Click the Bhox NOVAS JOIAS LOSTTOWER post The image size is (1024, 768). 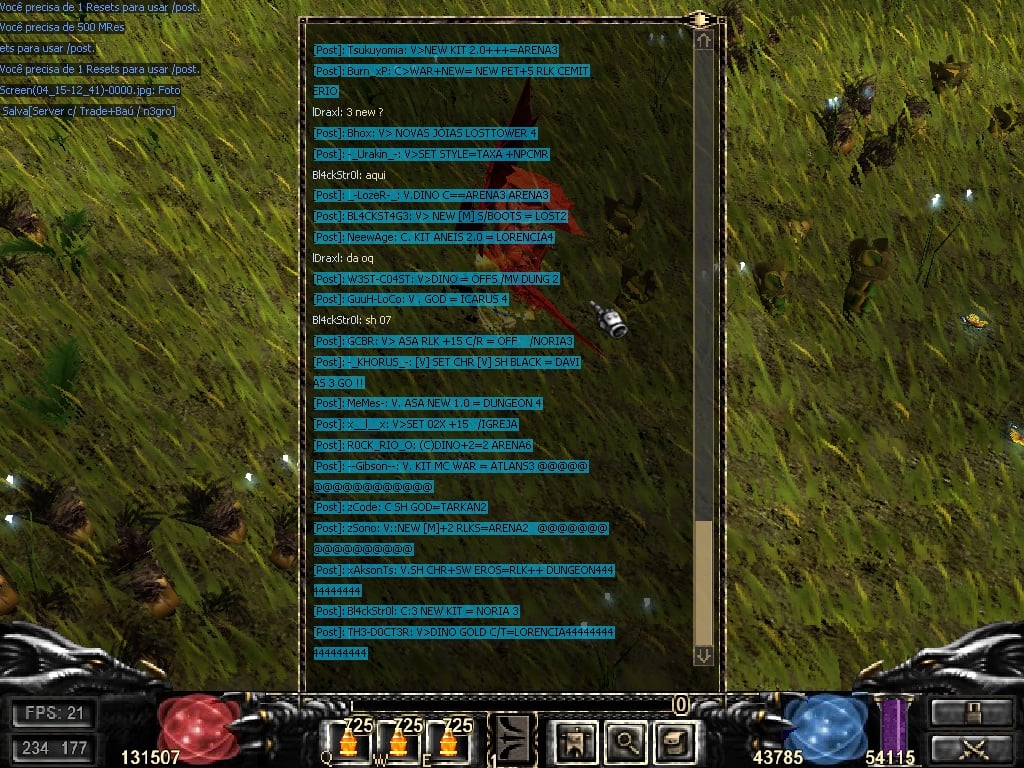pyautogui.click(x=425, y=133)
